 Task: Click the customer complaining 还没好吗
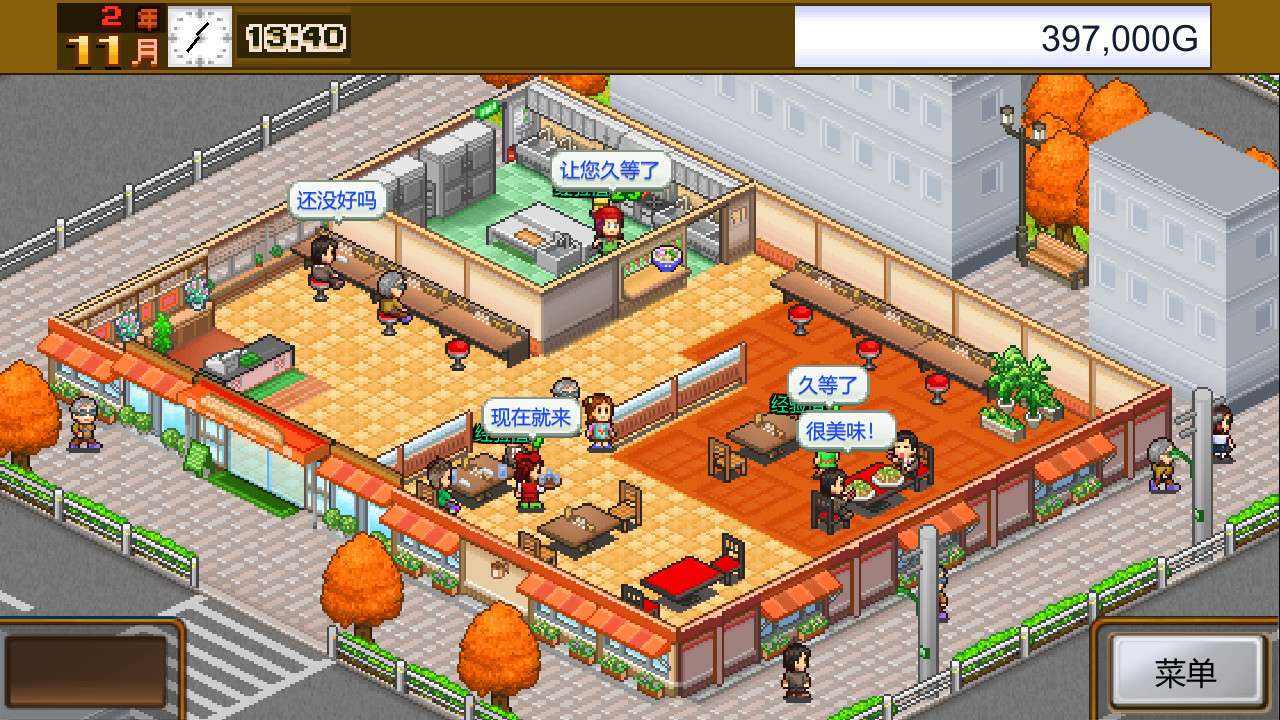click(x=325, y=260)
